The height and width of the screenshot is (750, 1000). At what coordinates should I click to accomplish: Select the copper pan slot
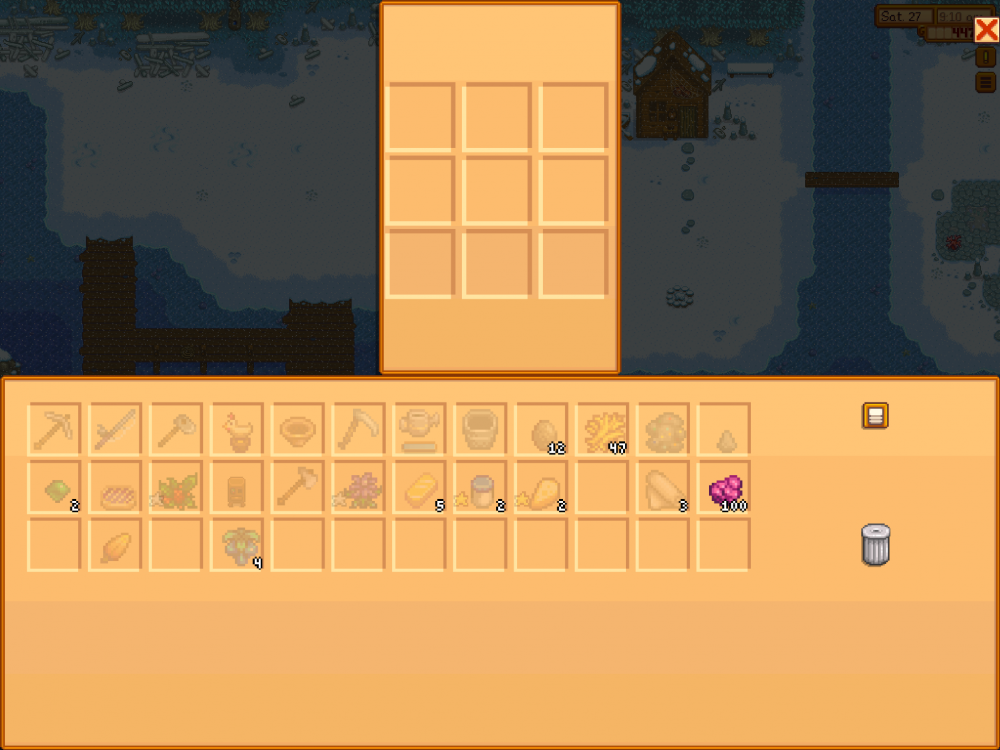click(x=298, y=429)
